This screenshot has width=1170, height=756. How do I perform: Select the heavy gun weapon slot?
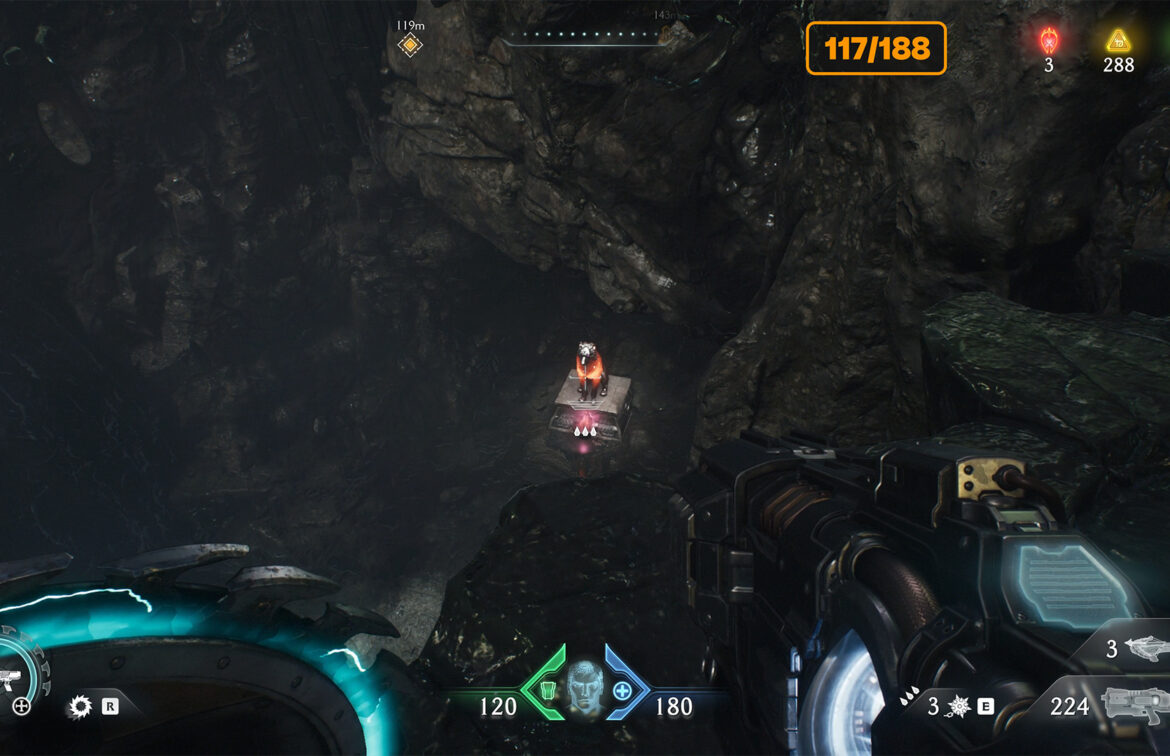1134,705
